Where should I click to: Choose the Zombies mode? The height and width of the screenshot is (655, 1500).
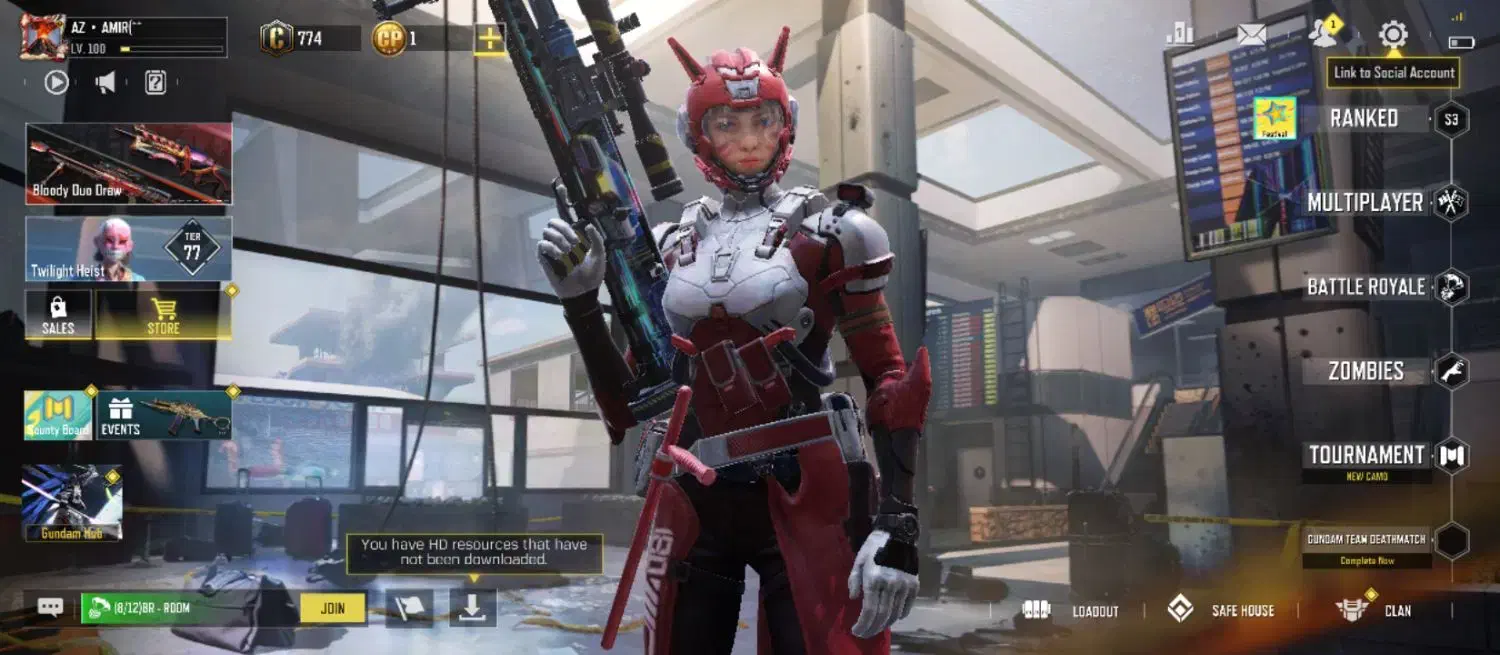coord(1366,371)
